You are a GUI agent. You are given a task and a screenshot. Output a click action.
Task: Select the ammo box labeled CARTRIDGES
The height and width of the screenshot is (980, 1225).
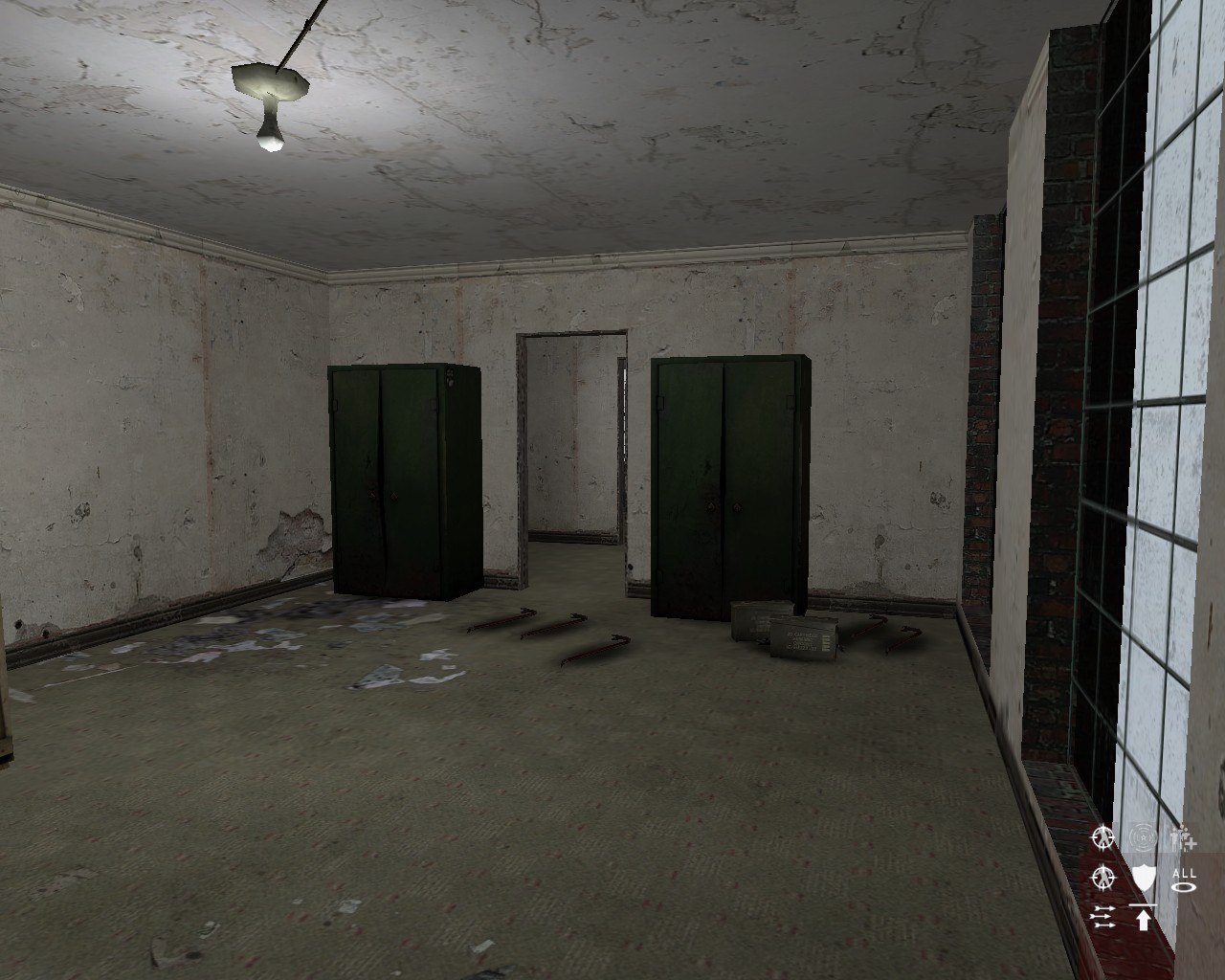pyautogui.click(x=802, y=635)
